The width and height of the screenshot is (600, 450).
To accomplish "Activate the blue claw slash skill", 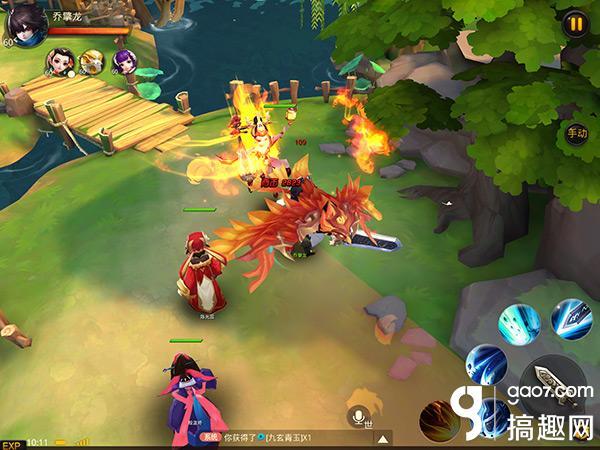I will click(486, 365).
